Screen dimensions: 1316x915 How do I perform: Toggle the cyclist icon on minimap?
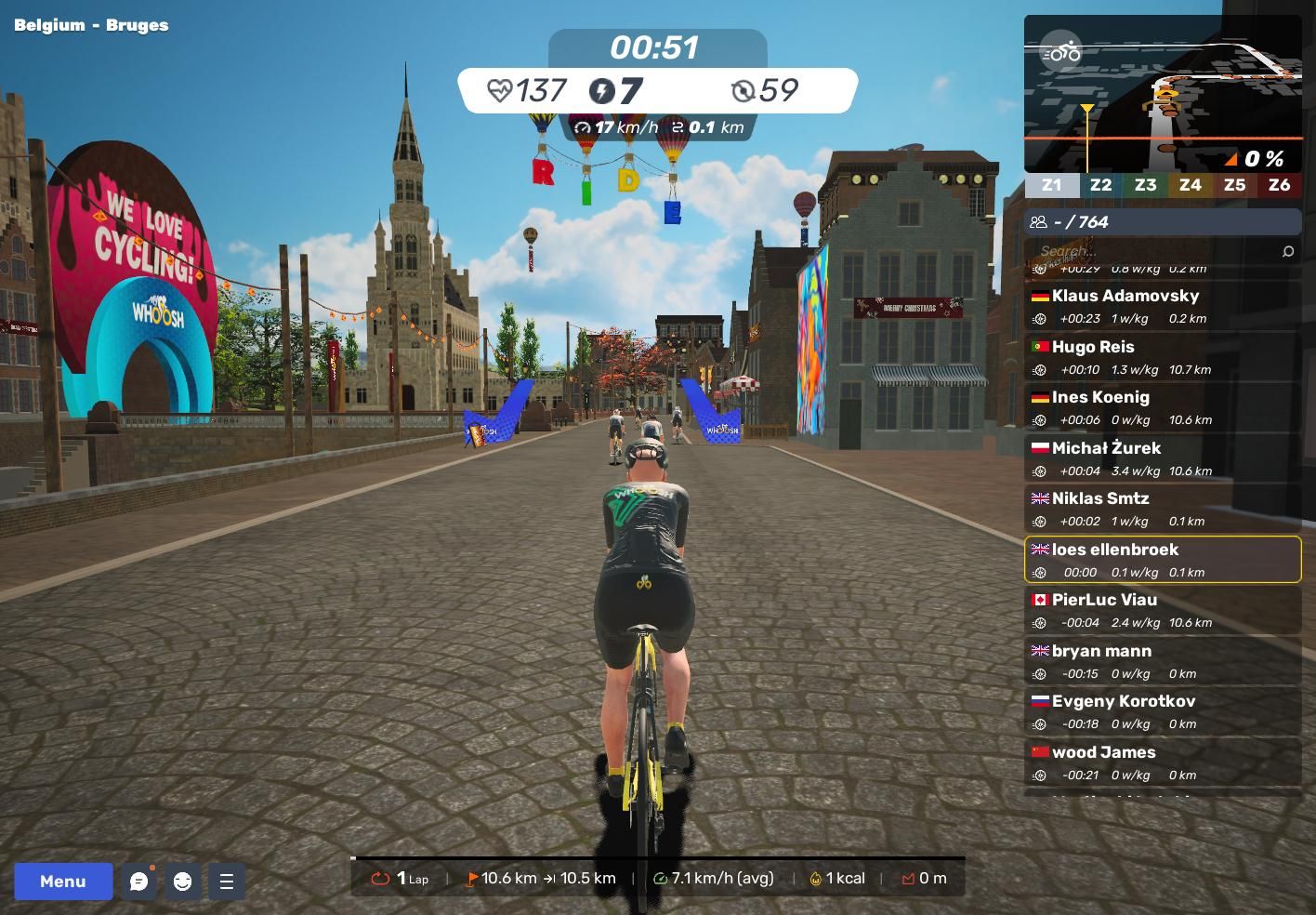tap(1061, 52)
